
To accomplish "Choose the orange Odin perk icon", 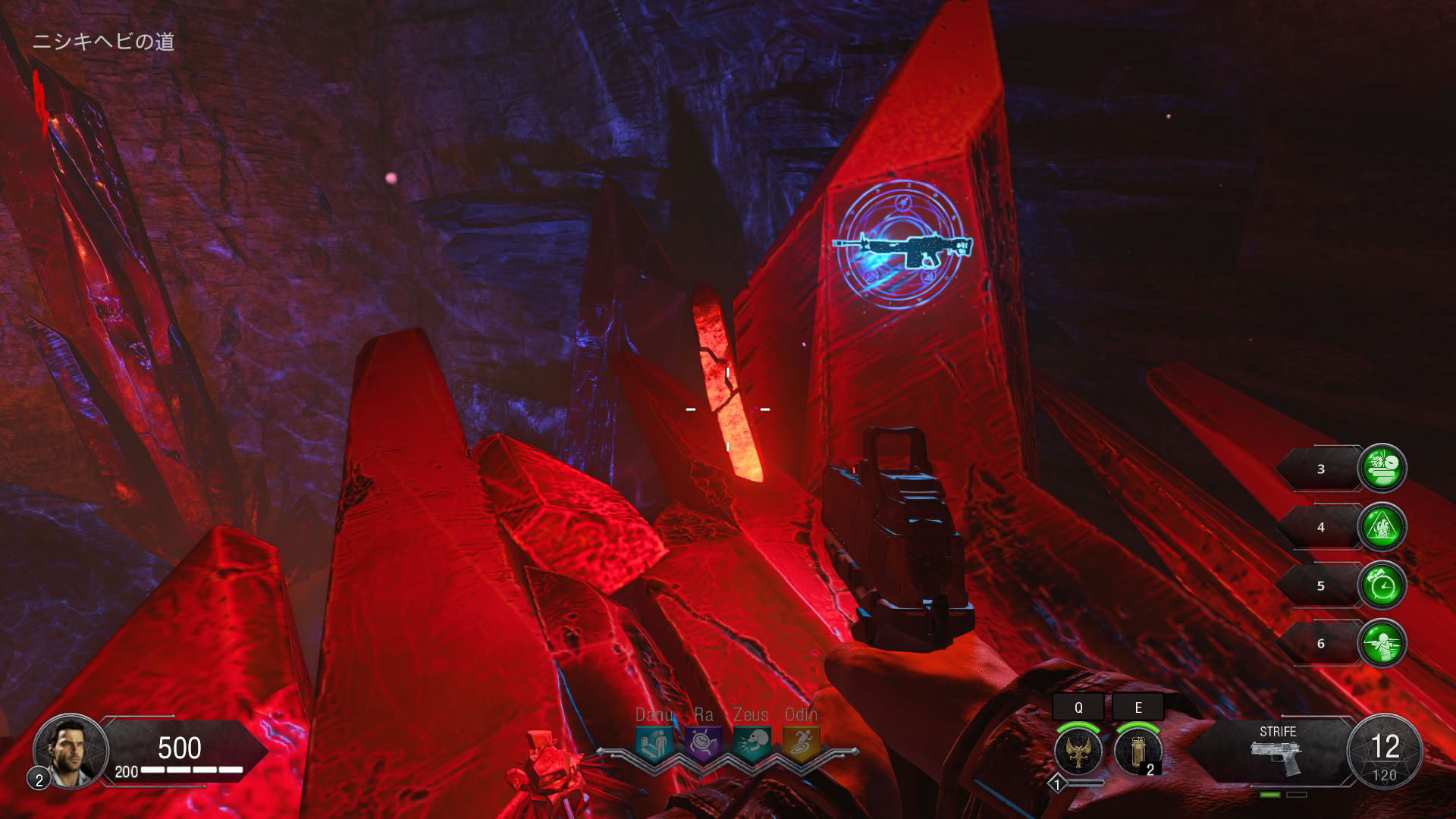I will (x=801, y=742).
